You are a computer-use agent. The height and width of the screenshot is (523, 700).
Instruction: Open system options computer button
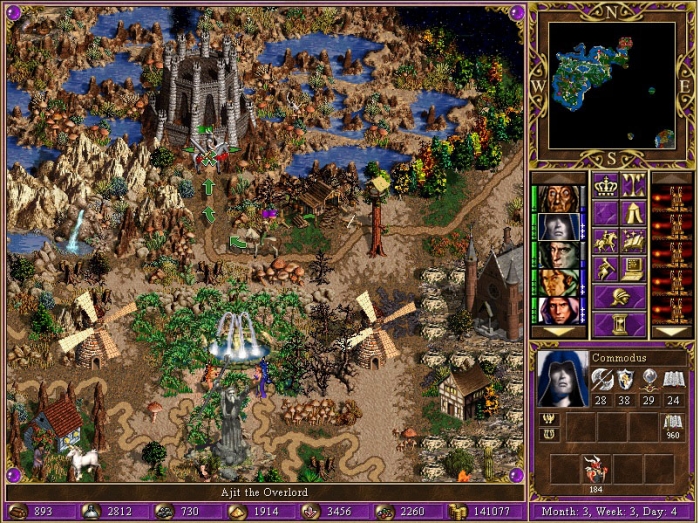633,268
